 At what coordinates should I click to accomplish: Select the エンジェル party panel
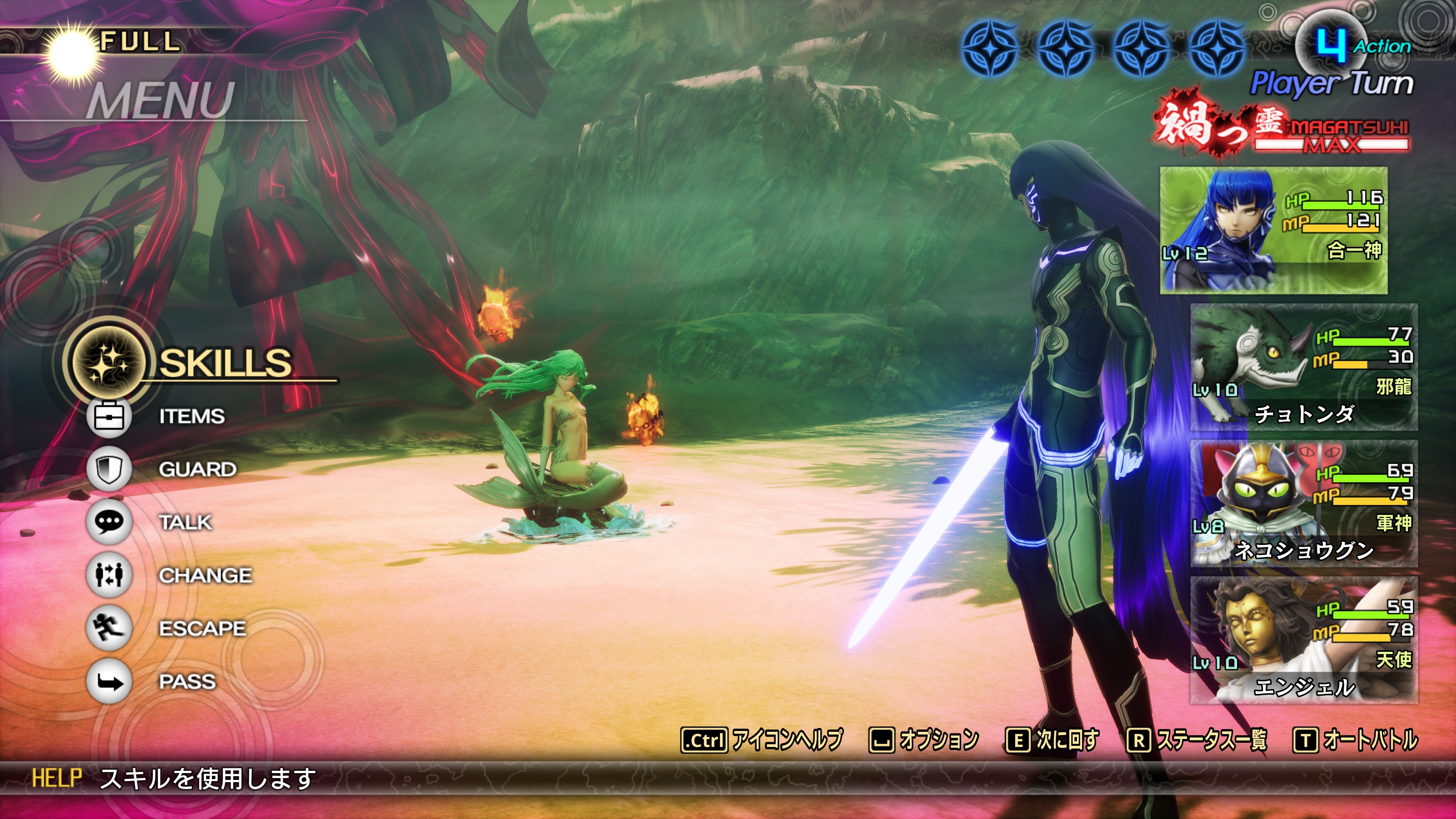[x=1304, y=640]
